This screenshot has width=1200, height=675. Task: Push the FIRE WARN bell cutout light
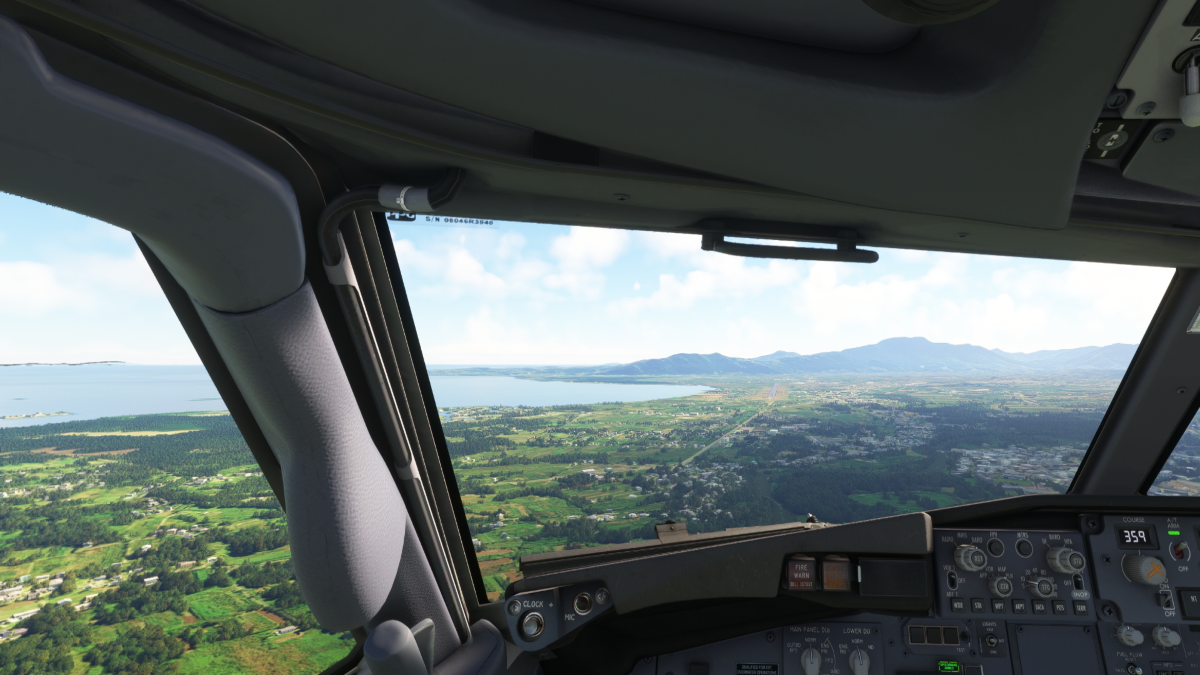801,573
